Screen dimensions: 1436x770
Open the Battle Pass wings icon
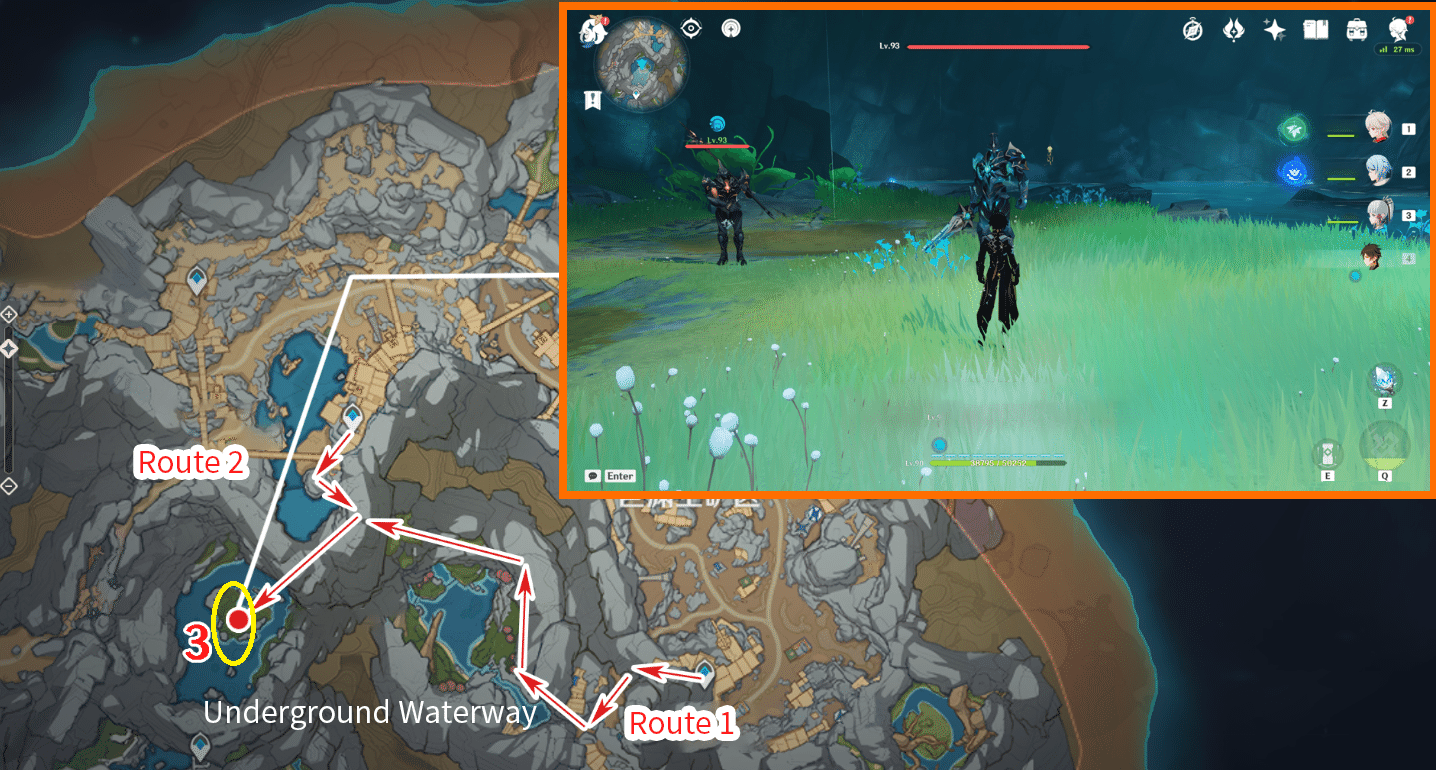pyautogui.click(x=1233, y=30)
